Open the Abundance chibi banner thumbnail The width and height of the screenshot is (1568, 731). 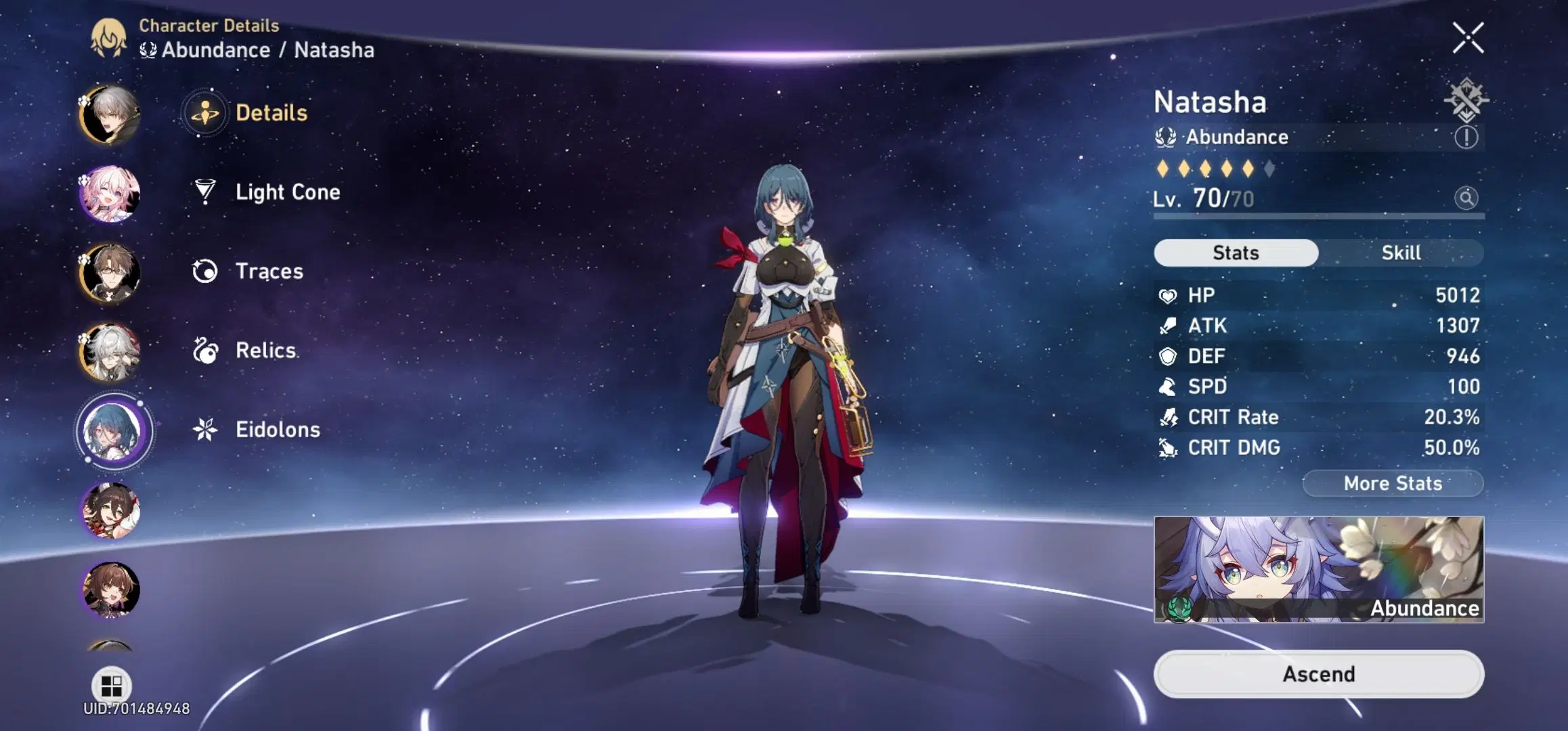pos(1316,571)
